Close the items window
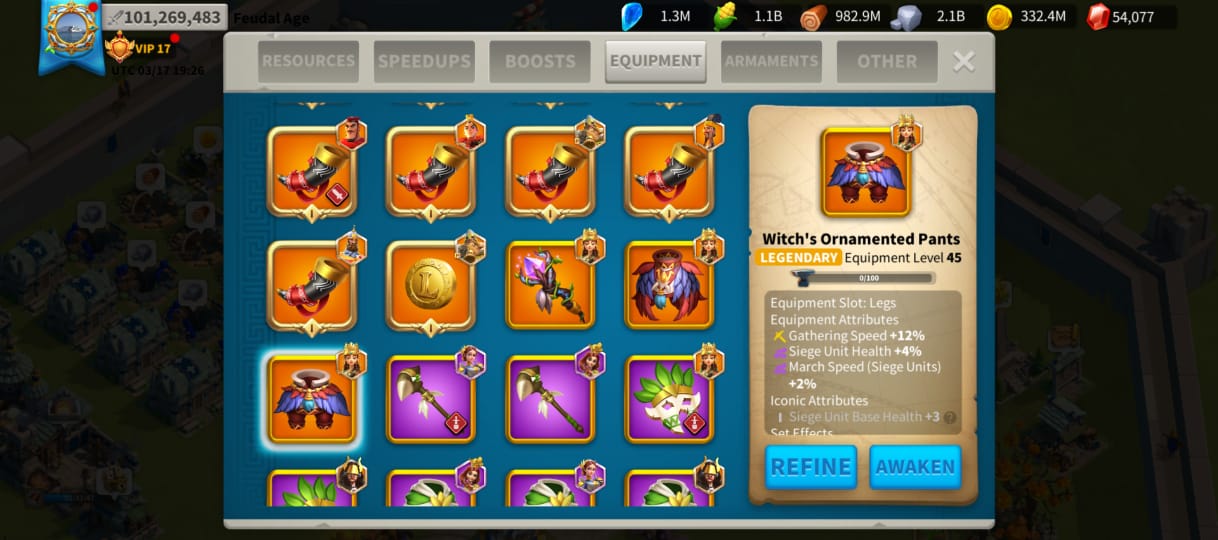The image size is (1218, 540). (x=963, y=62)
